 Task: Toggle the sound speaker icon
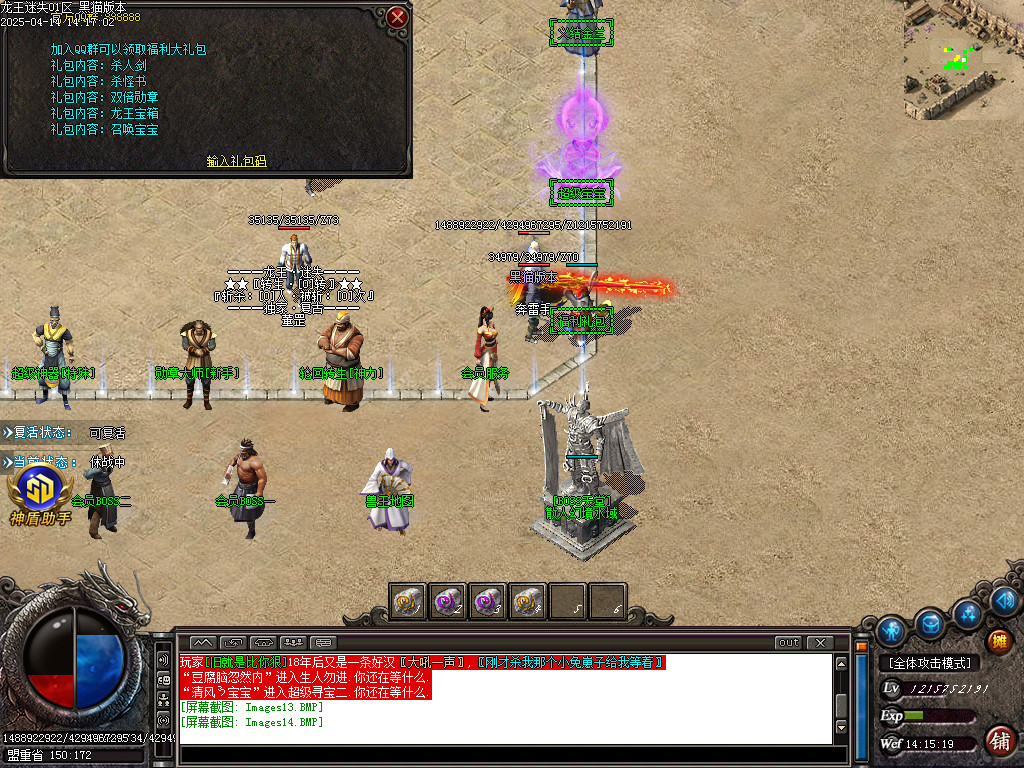click(1005, 600)
